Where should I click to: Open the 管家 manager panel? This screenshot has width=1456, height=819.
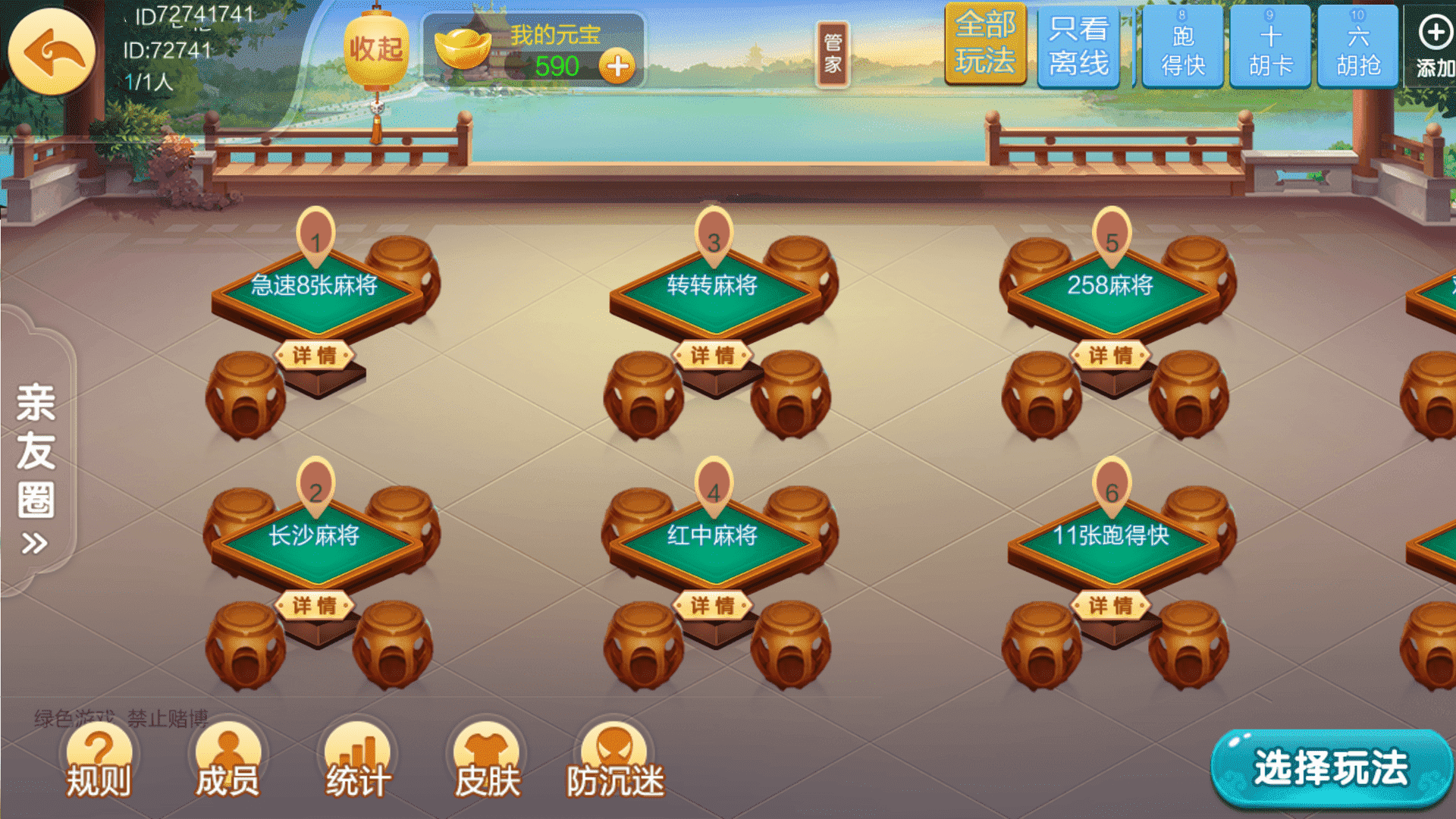point(832,53)
